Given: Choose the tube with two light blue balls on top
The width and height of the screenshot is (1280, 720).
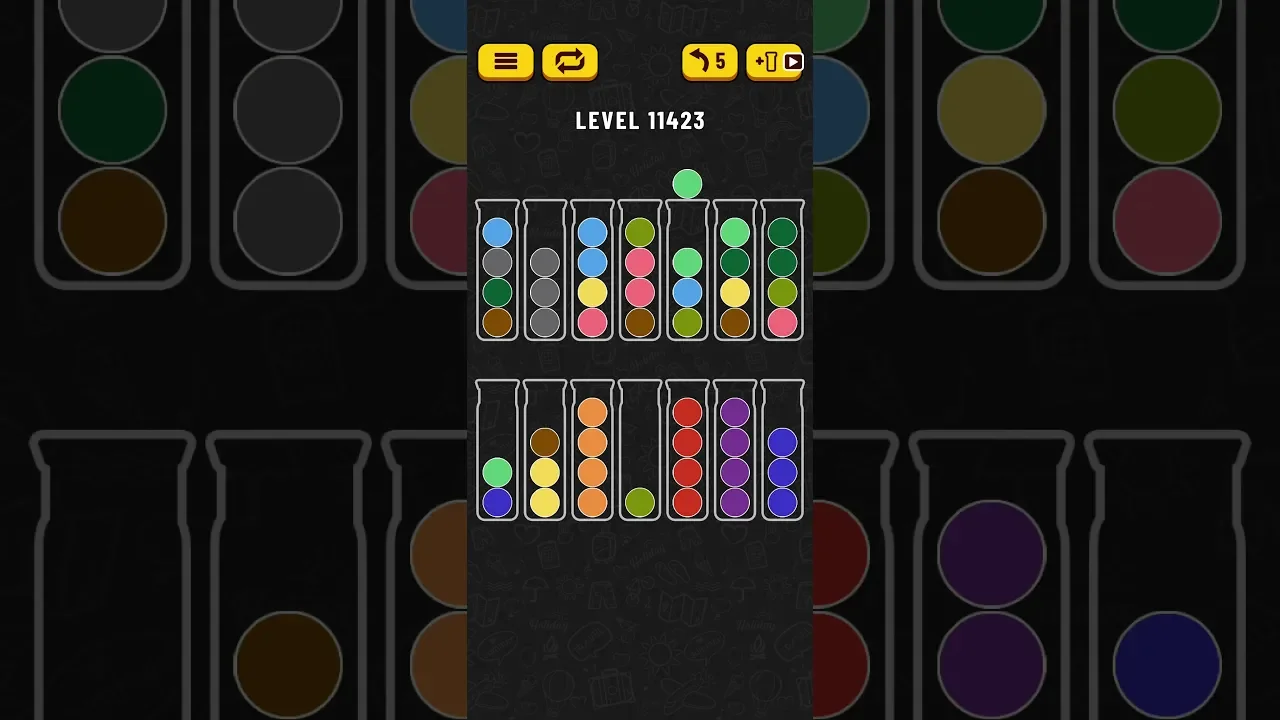Looking at the screenshot, I should click(592, 272).
